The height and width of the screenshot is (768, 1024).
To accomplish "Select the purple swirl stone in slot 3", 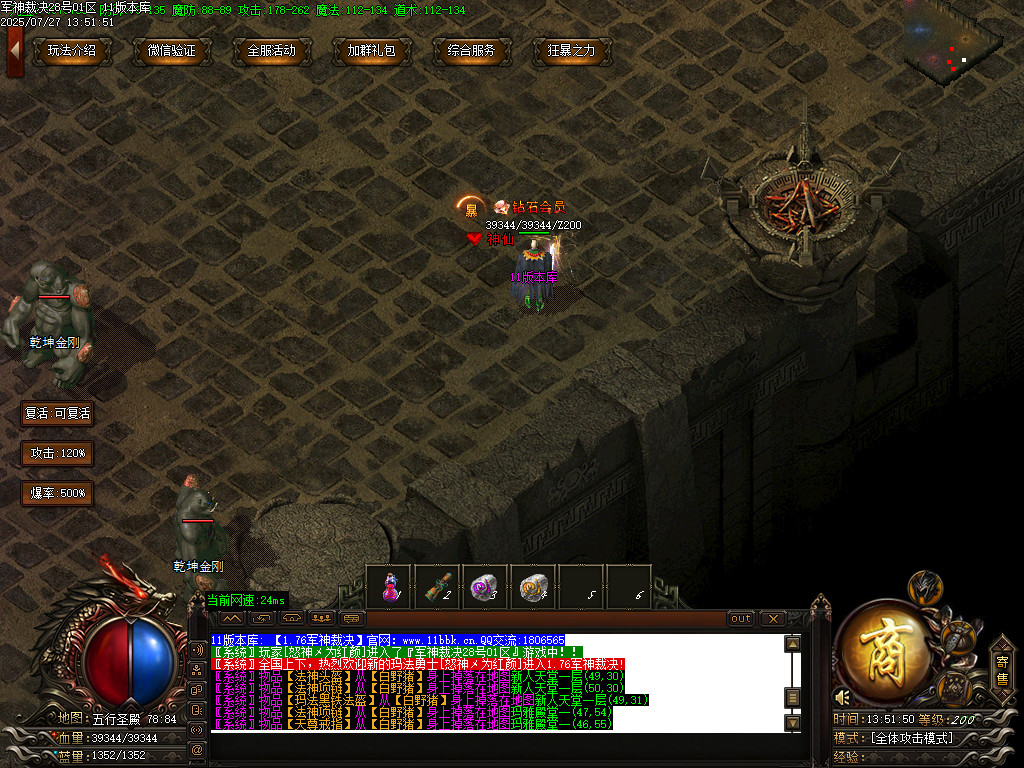I will (x=486, y=587).
